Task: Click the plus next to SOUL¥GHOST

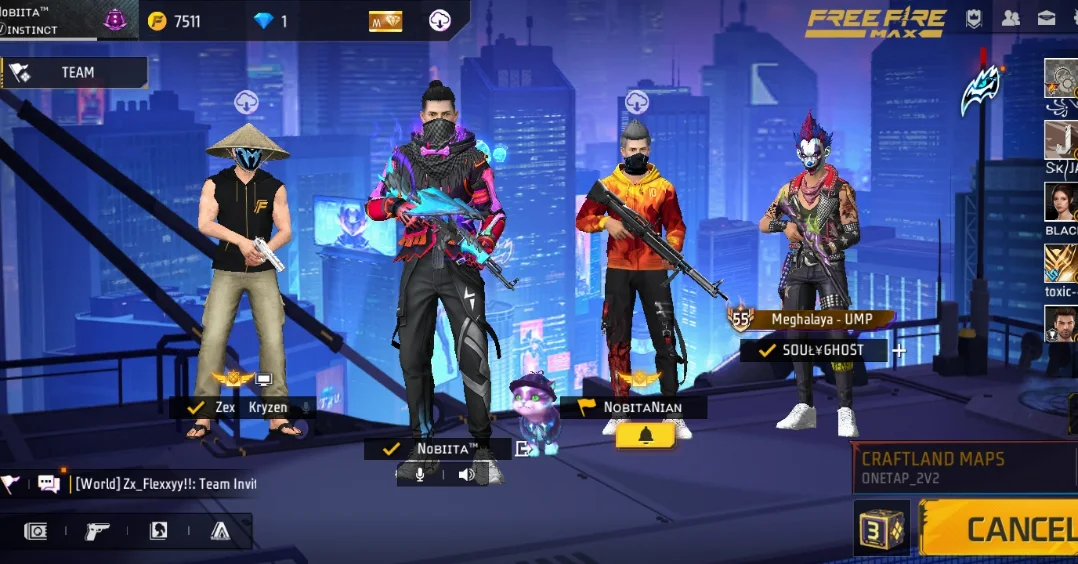Action: 899,351
